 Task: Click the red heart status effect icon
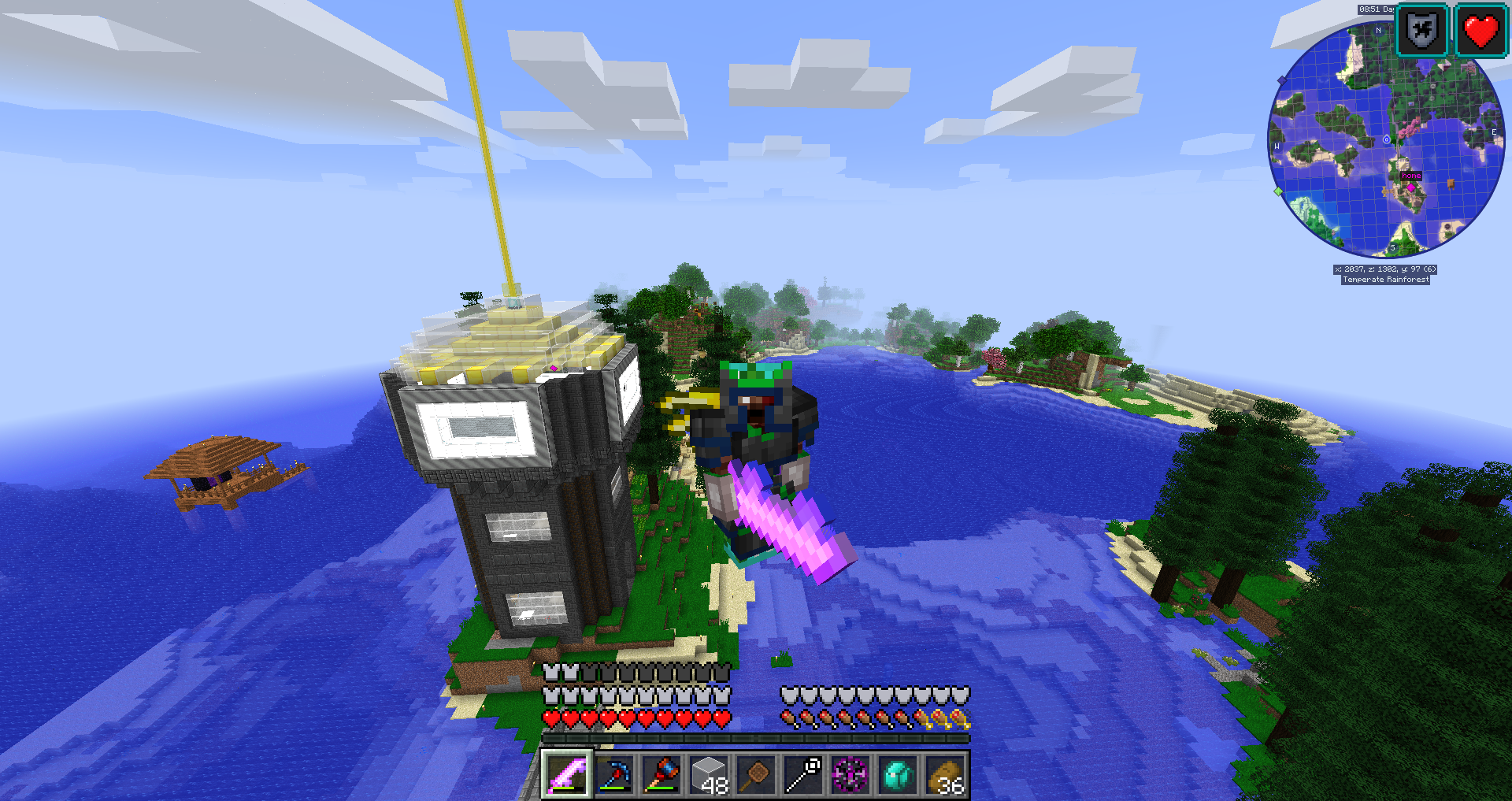[1480, 32]
